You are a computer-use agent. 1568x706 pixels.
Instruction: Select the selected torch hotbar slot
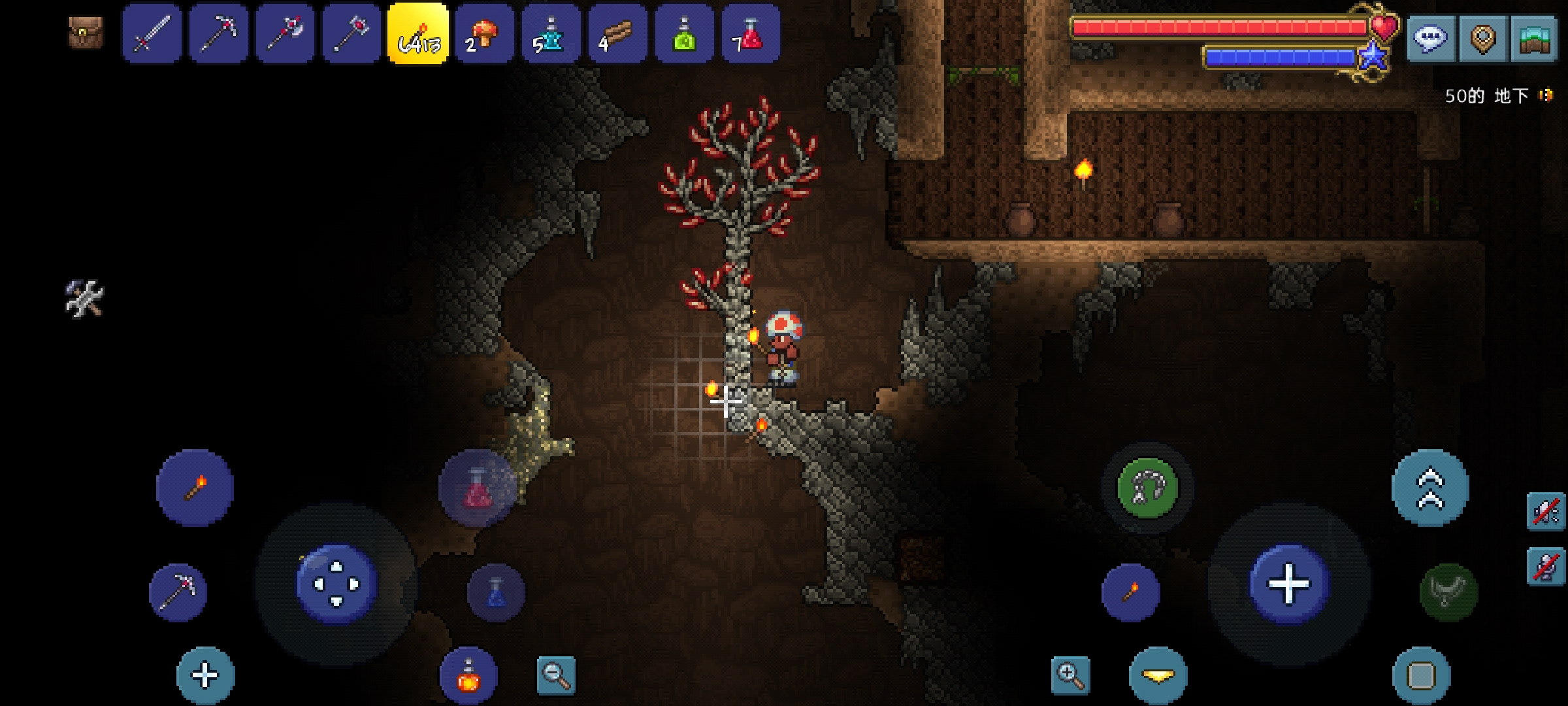coord(418,34)
